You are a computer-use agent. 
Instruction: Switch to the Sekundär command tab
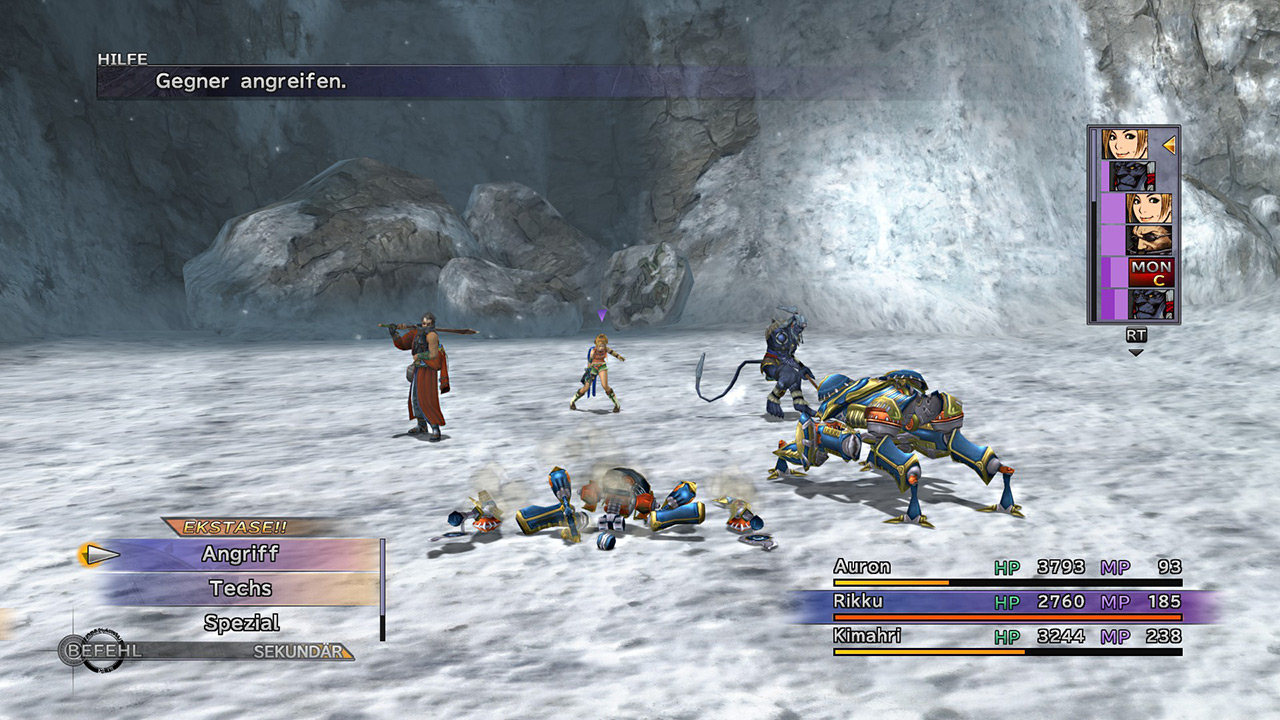[298, 651]
